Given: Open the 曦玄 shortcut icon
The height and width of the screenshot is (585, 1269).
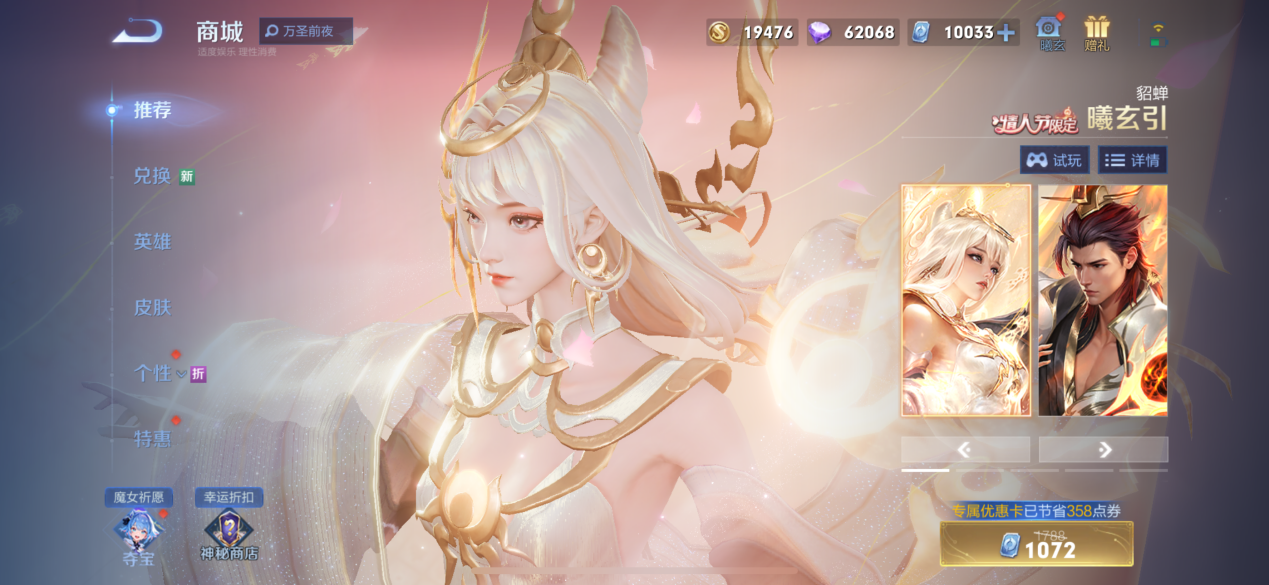Looking at the screenshot, I should coord(1052,32).
